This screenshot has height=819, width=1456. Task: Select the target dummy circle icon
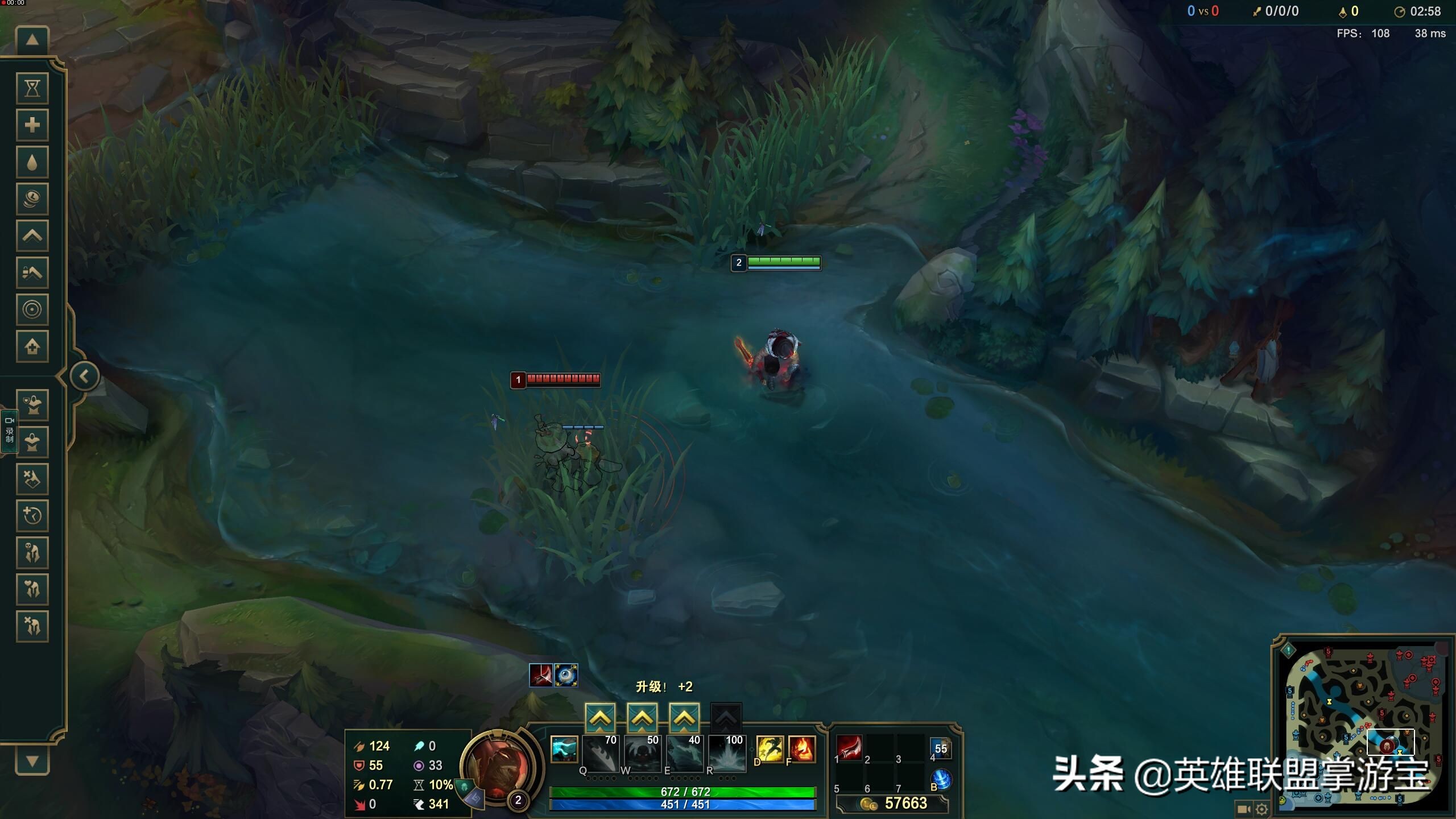[32, 310]
